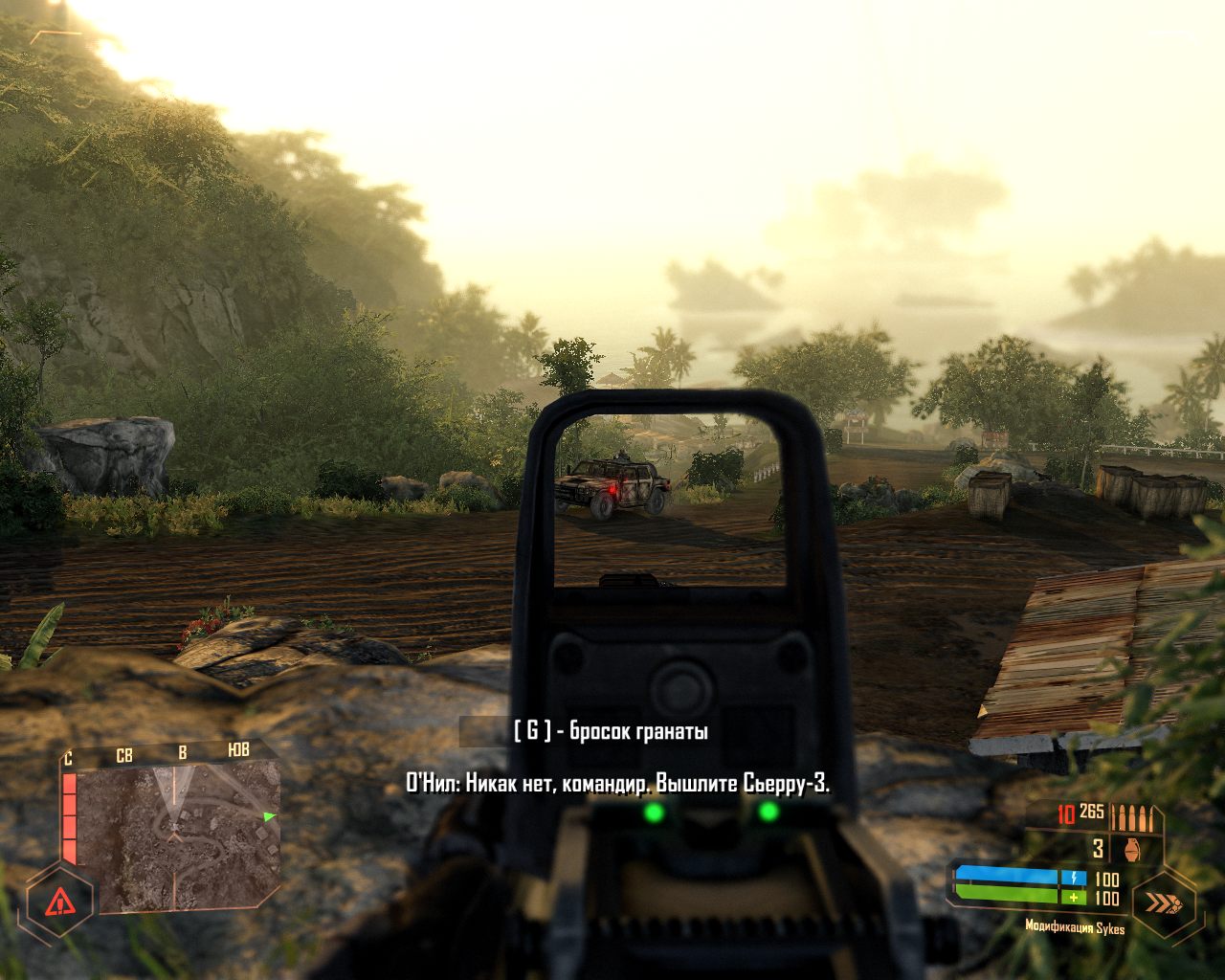Click the lightning energy icon on the HUD
Image resolution: width=1225 pixels, height=980 pixels.
click(x=1074, y=878)
